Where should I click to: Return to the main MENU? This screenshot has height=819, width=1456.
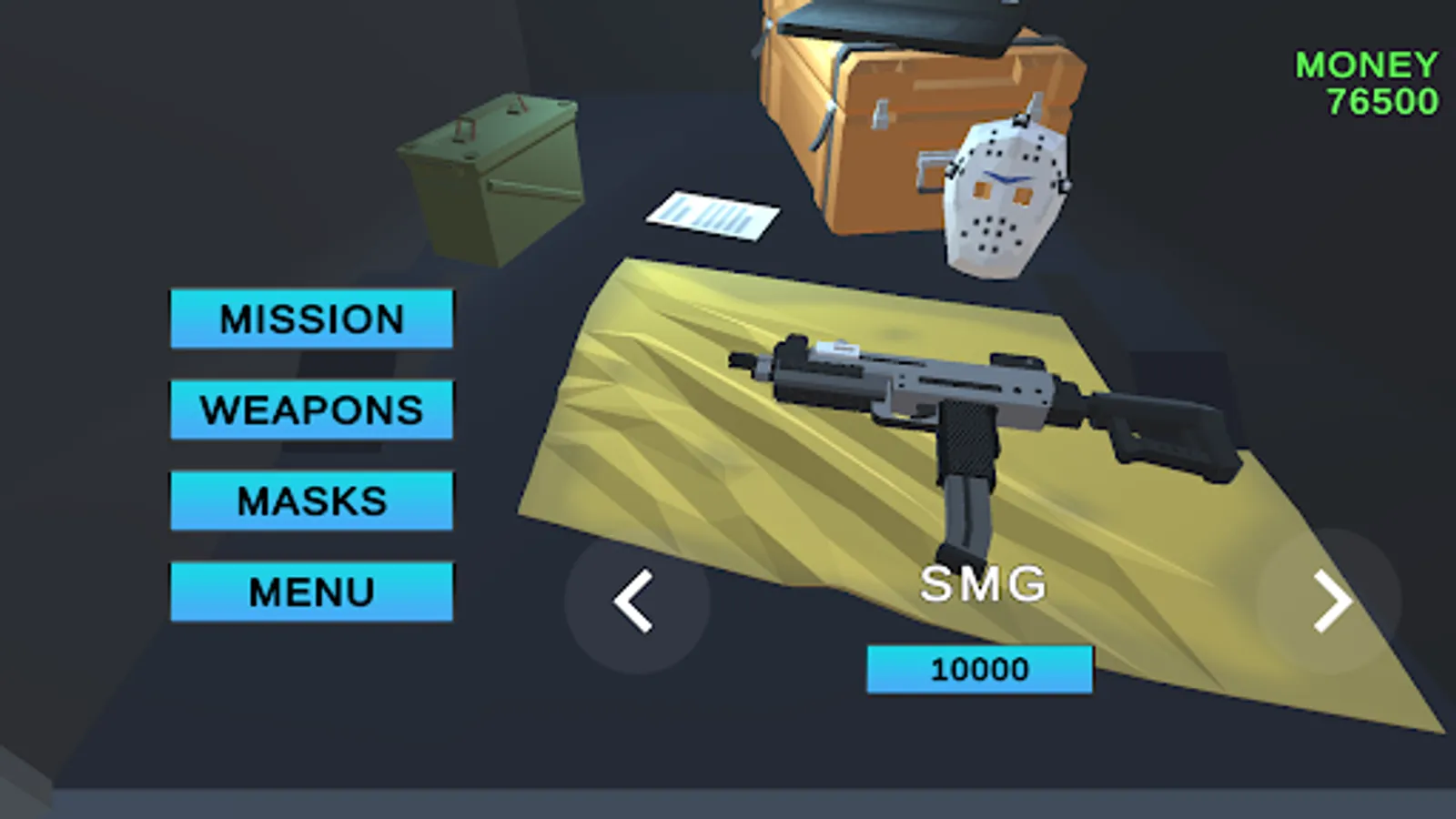tap(310, 591)
